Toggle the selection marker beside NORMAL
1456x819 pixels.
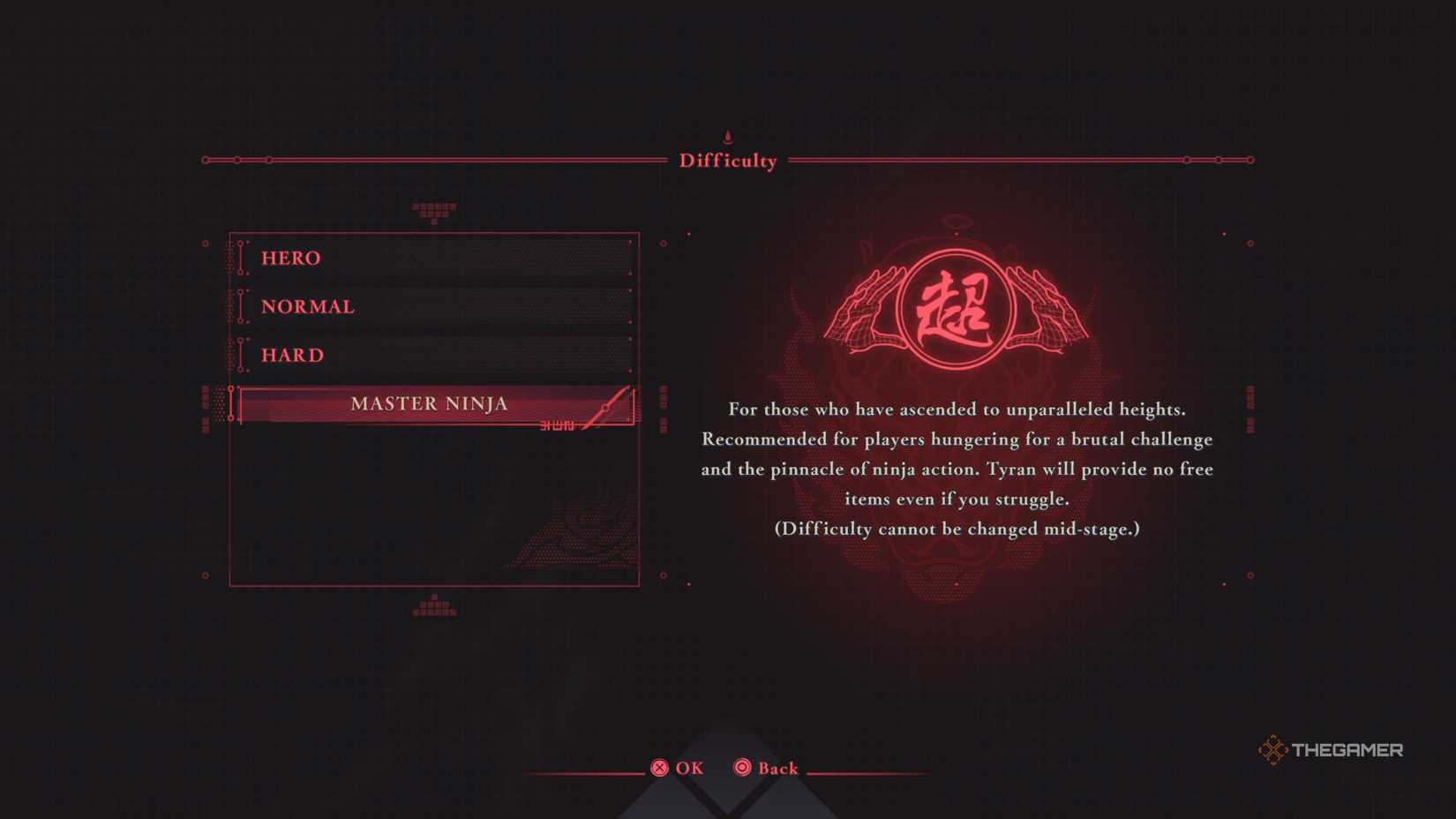point(239,306)
